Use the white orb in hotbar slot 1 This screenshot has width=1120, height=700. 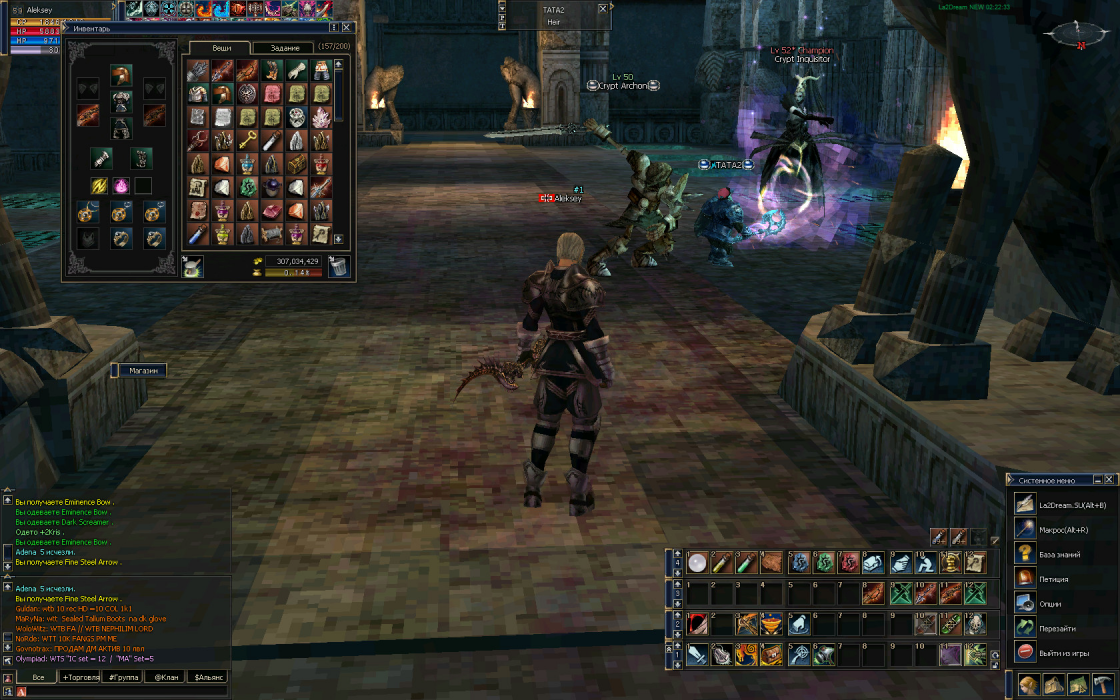tap(697, 563)
